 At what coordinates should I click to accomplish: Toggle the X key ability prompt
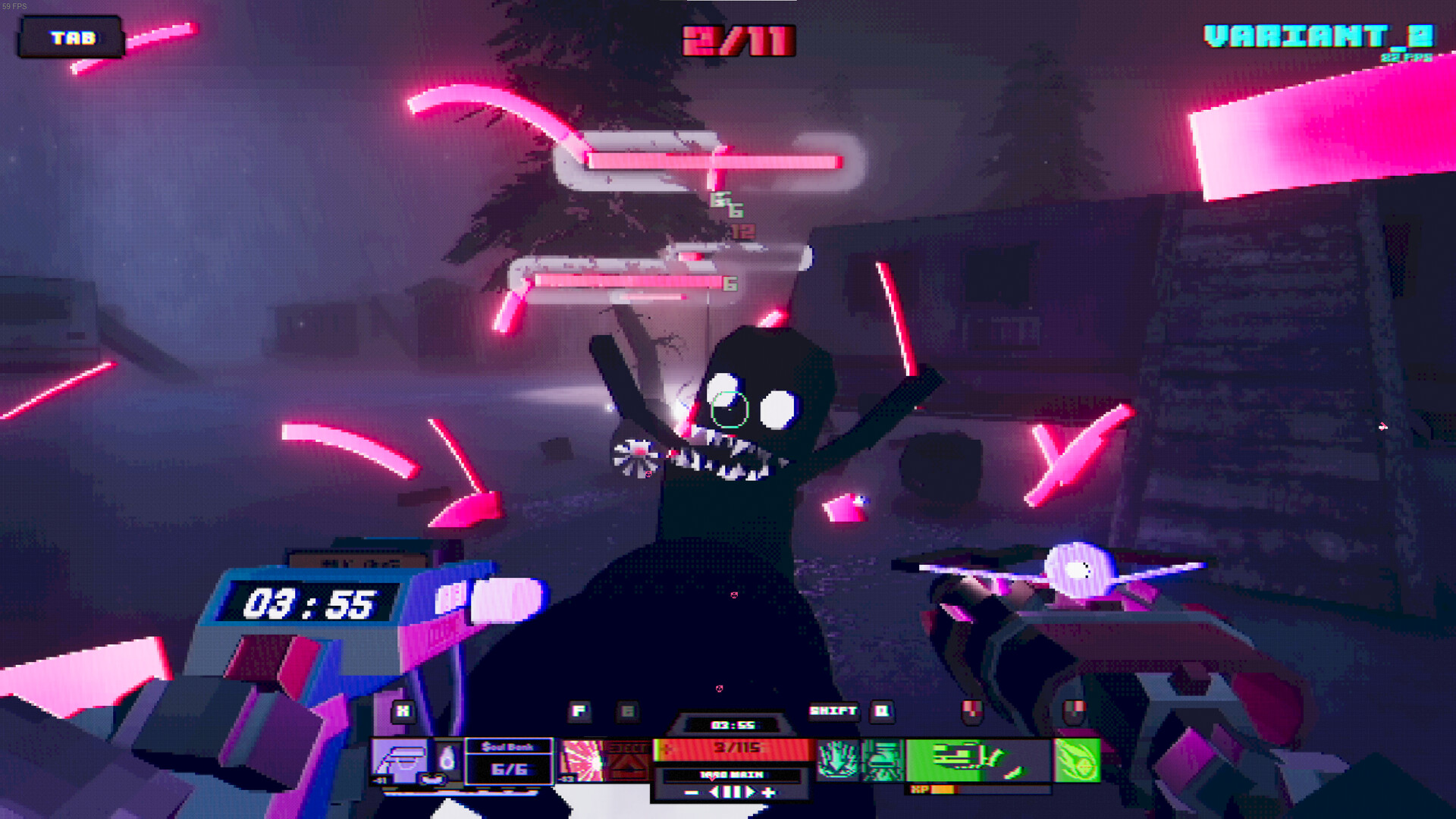click(x=402, y=711)
